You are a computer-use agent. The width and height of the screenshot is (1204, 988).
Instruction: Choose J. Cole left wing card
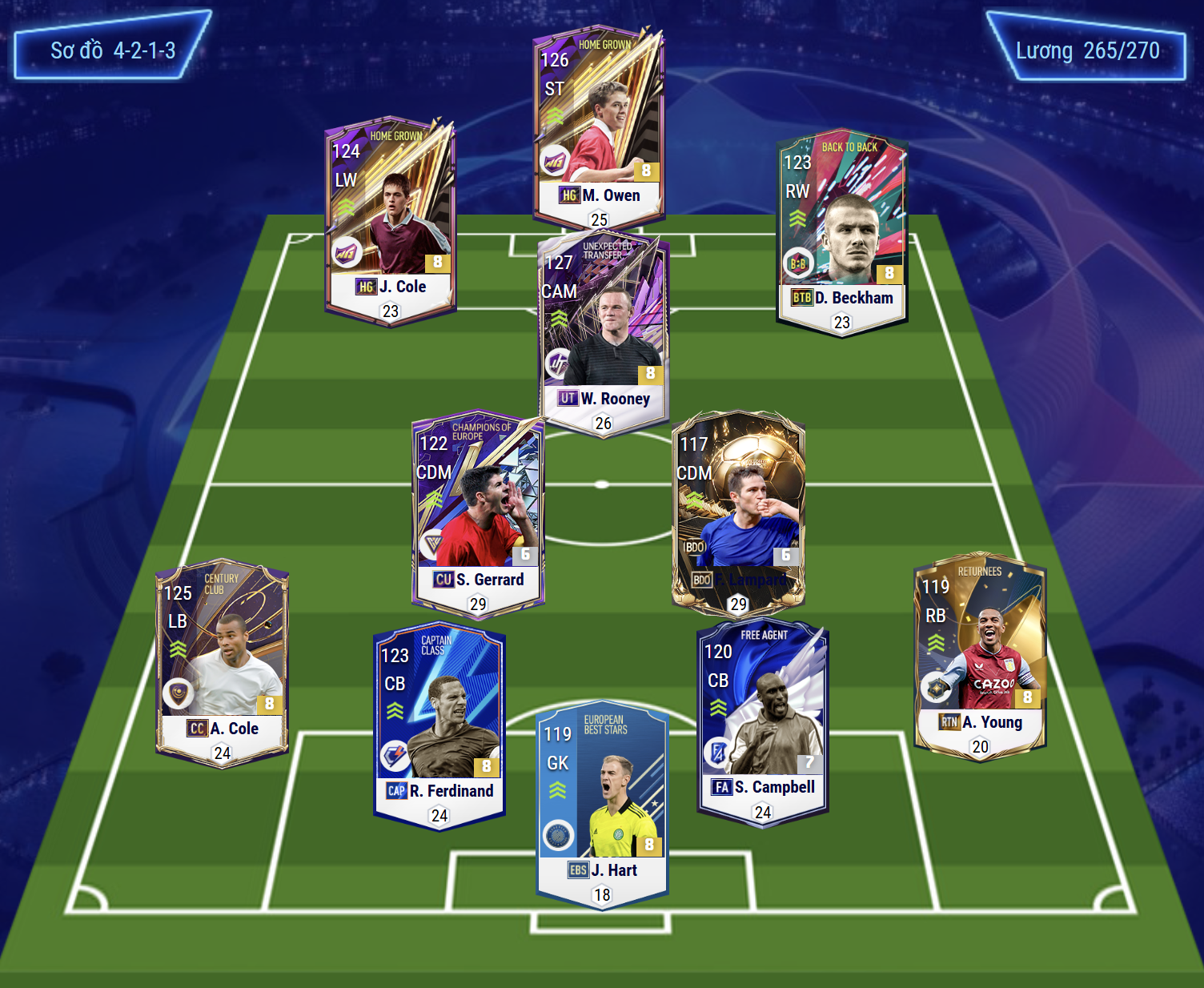click(391, 223)
